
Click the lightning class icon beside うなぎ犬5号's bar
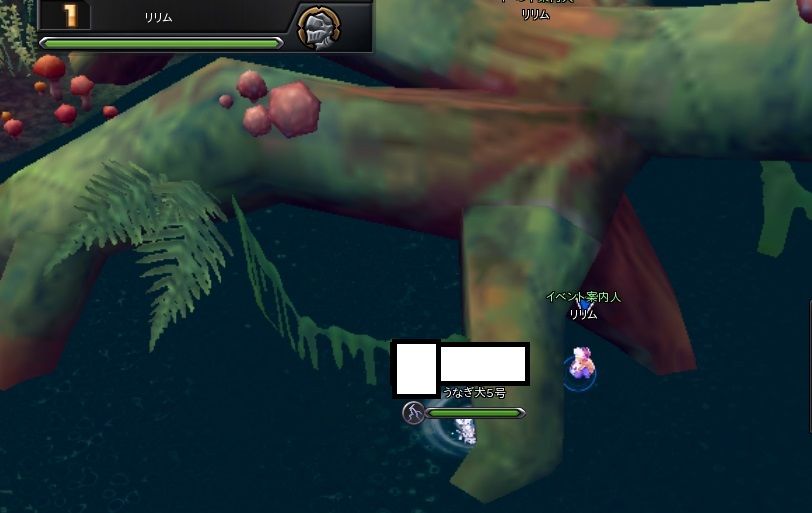point(414,412)
